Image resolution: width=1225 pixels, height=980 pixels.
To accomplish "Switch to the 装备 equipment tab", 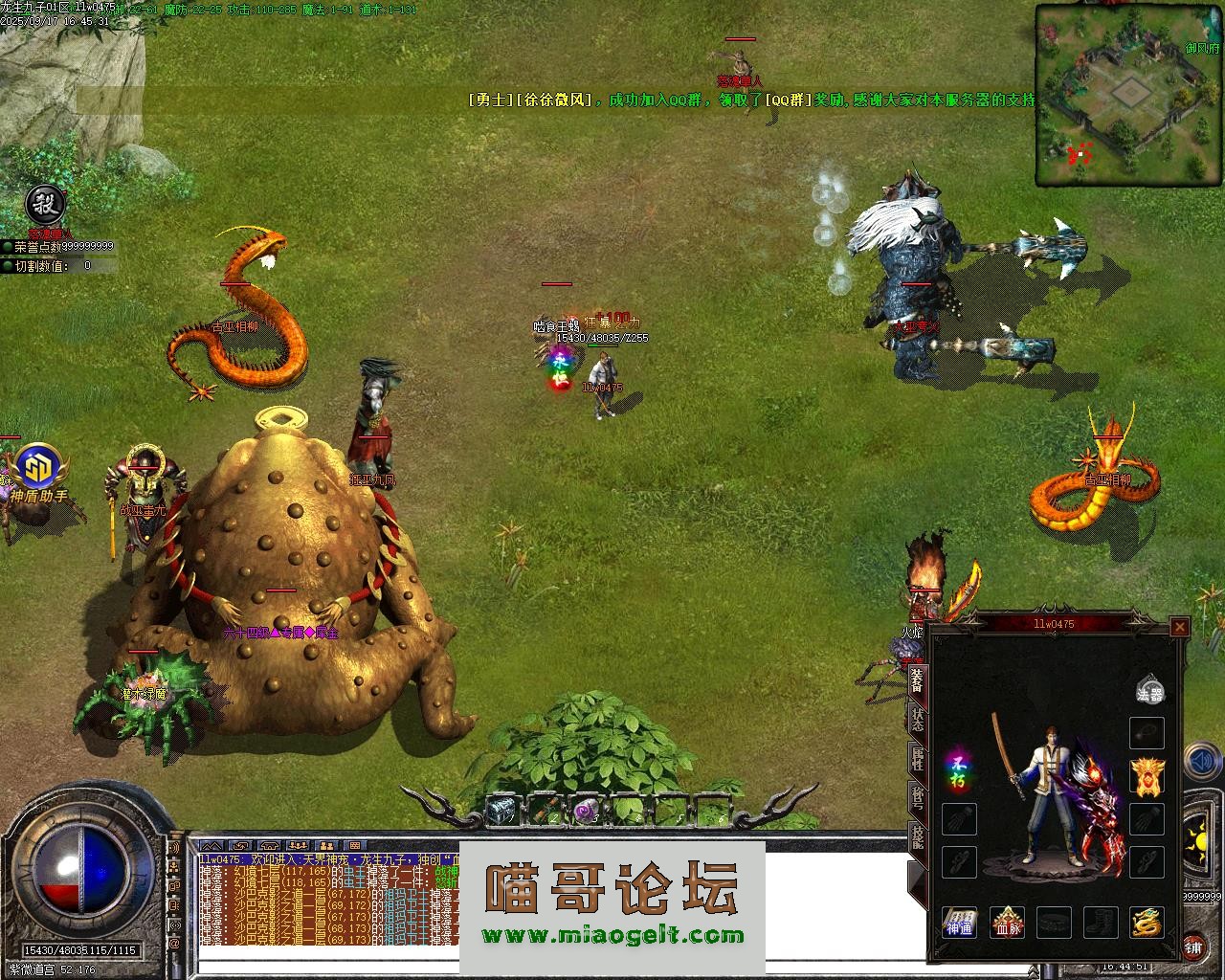I will point(917,679).
